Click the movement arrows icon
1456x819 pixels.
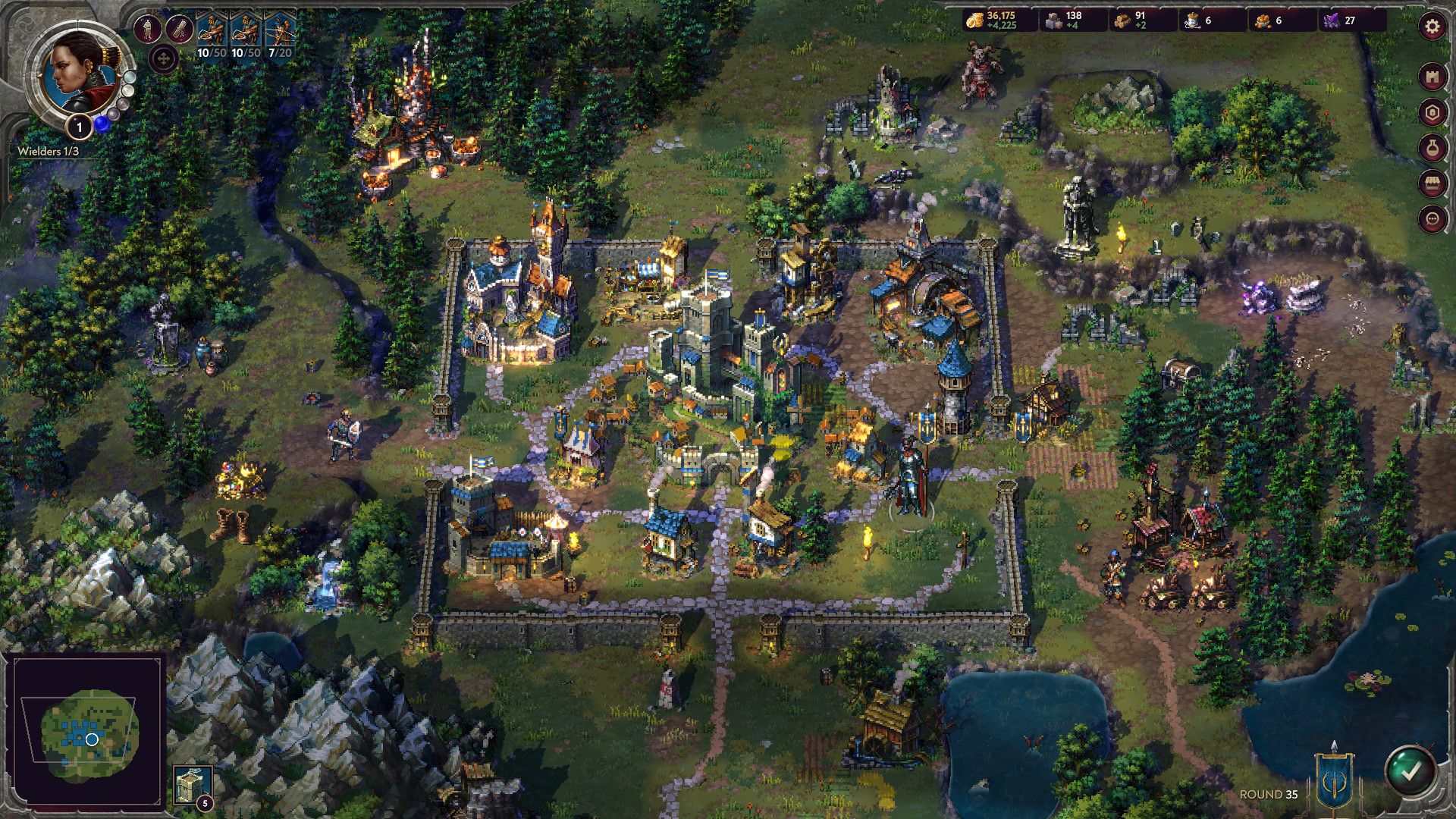(163, 58)
